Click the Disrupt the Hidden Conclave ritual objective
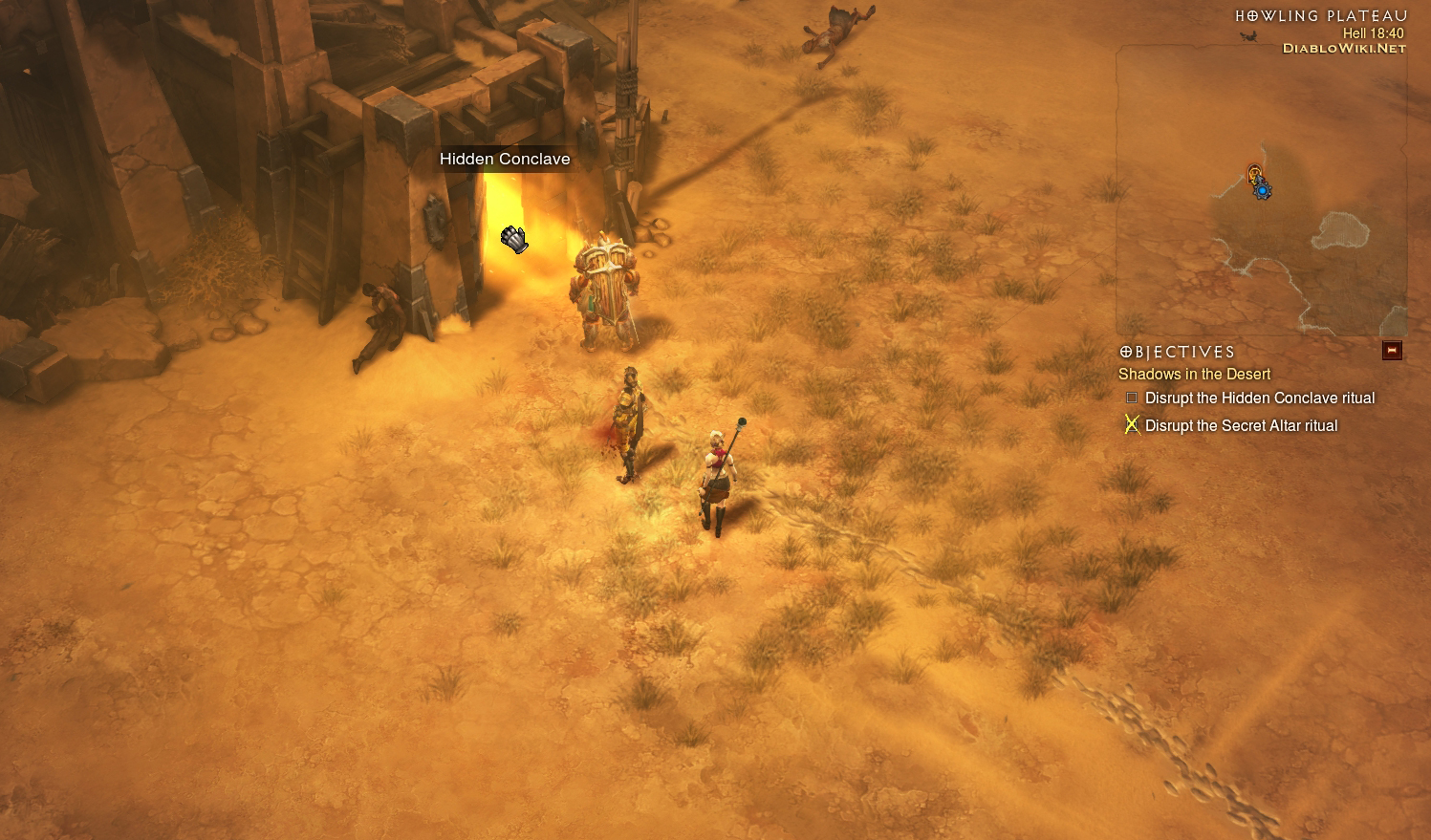 (1259, 398)
